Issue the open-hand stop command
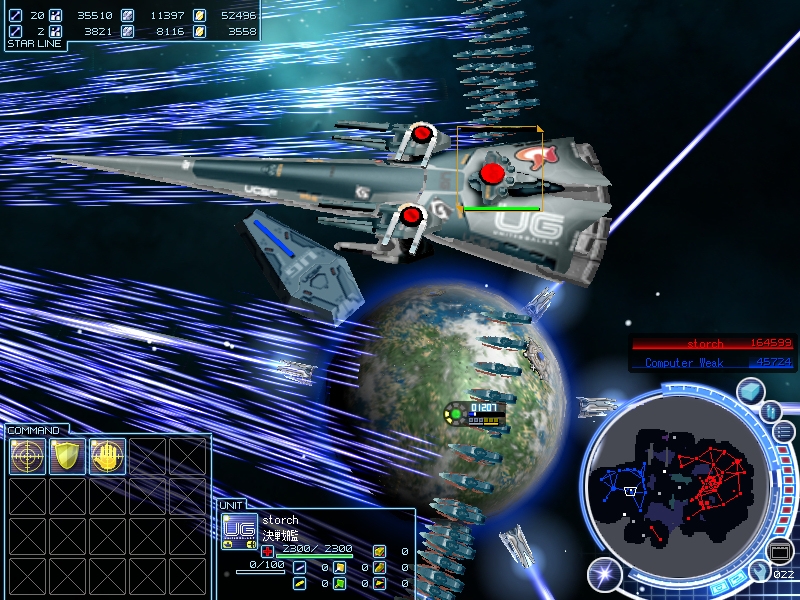Screen dimensions: 800x600 pyautogui.click(x=108, y=456)
